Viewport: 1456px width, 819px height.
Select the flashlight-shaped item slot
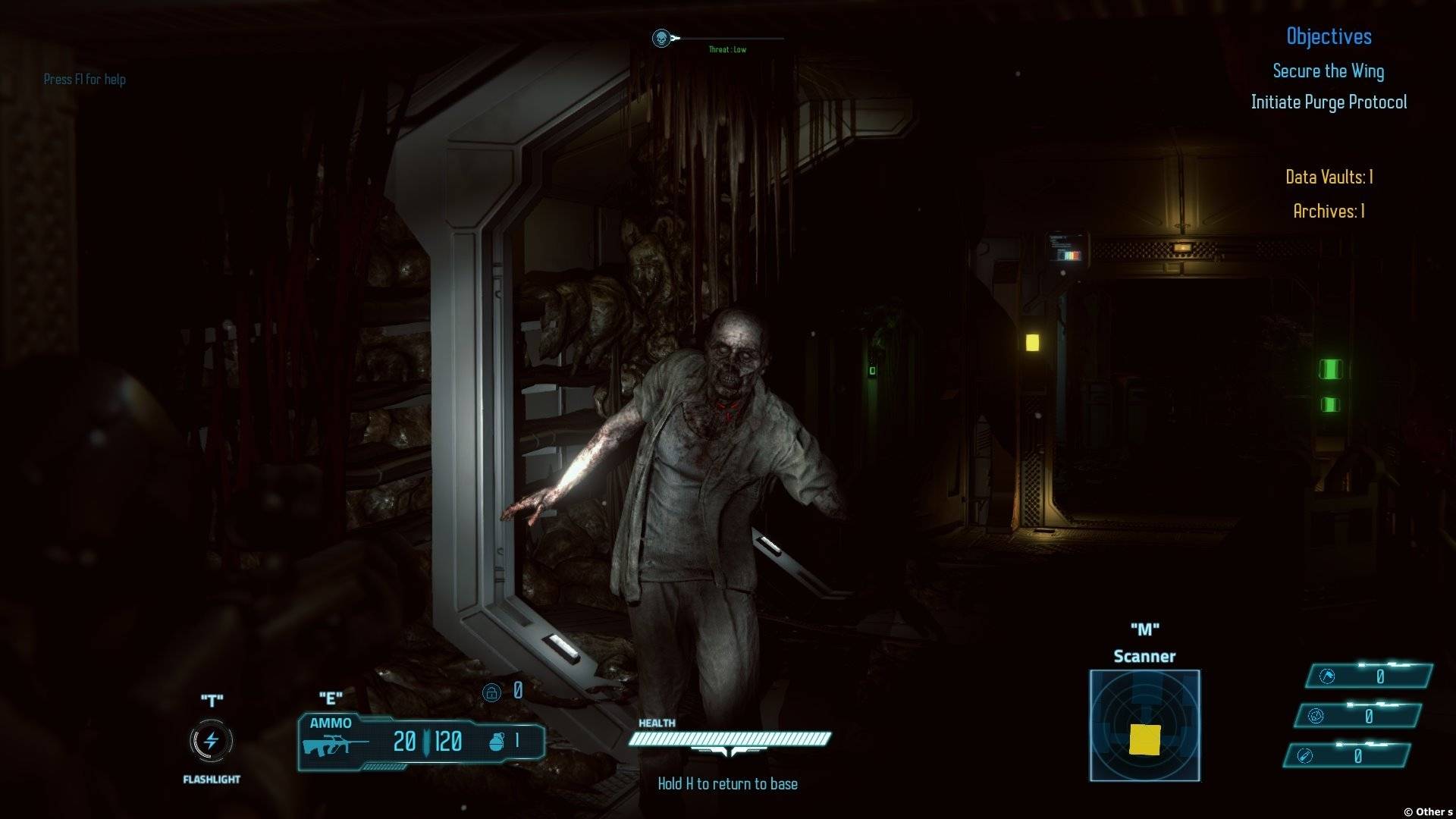click(1304, 756)
